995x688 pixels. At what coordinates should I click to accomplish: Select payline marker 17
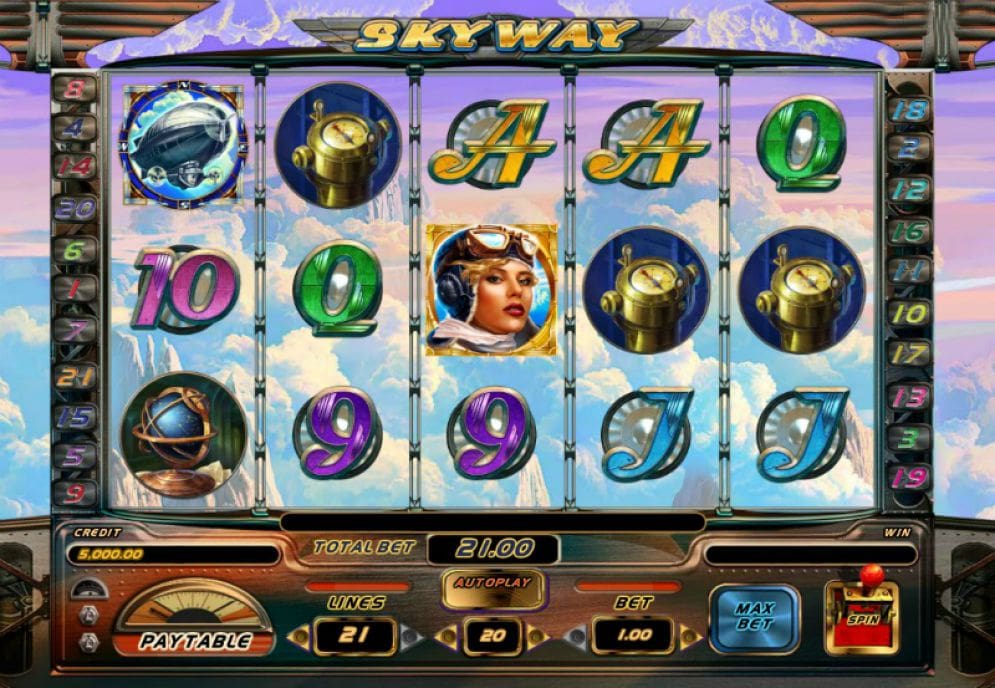click(x=910, y=353)
